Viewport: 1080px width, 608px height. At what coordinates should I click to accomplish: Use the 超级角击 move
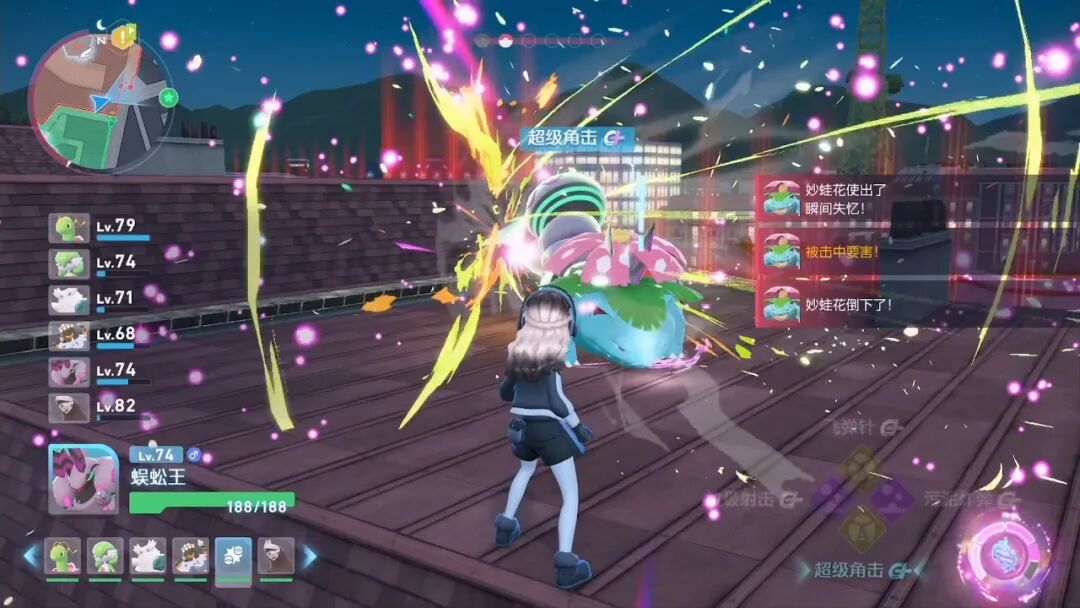point(860,570)
